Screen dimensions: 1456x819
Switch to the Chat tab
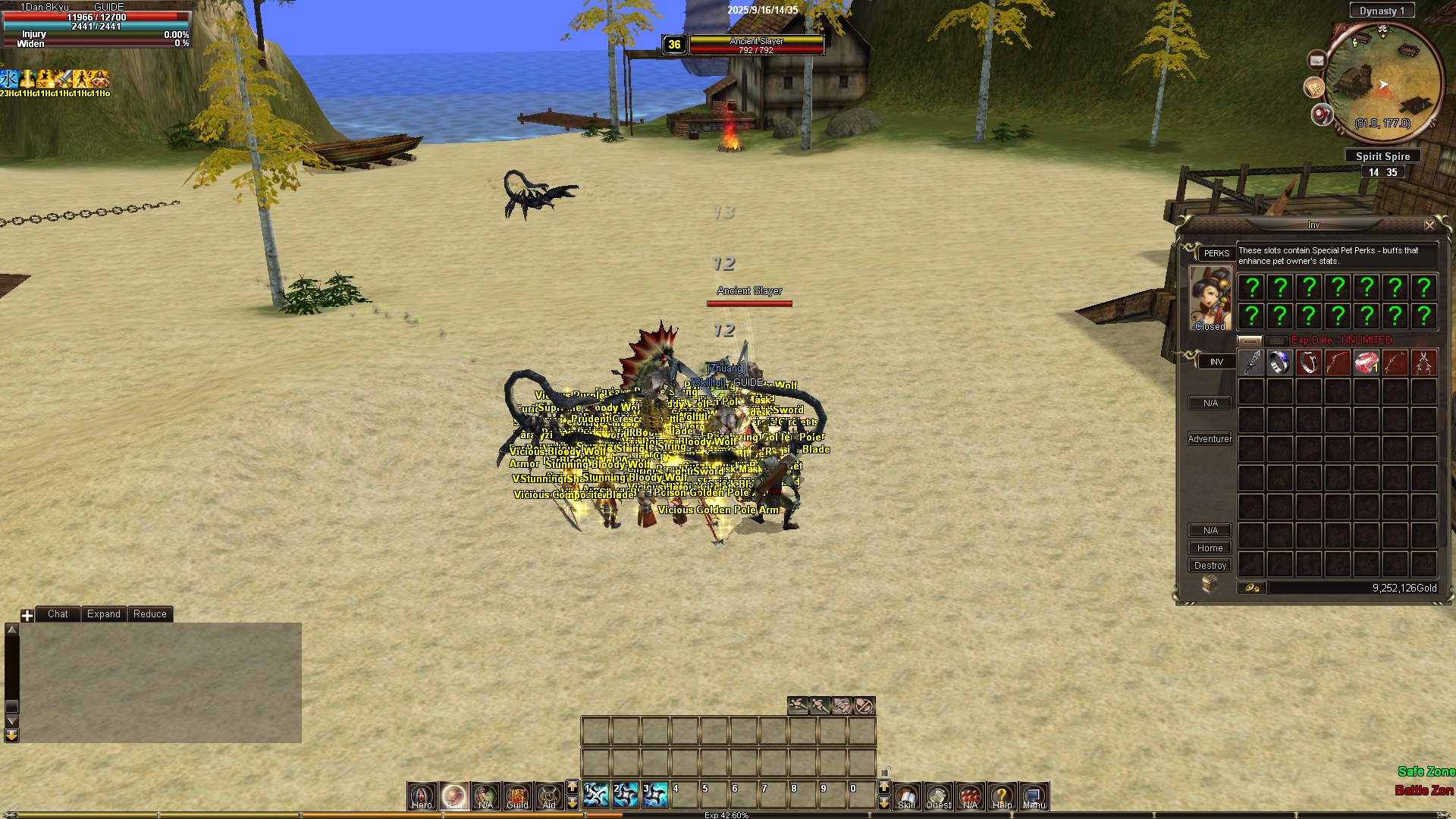click(x=58, y=614)
